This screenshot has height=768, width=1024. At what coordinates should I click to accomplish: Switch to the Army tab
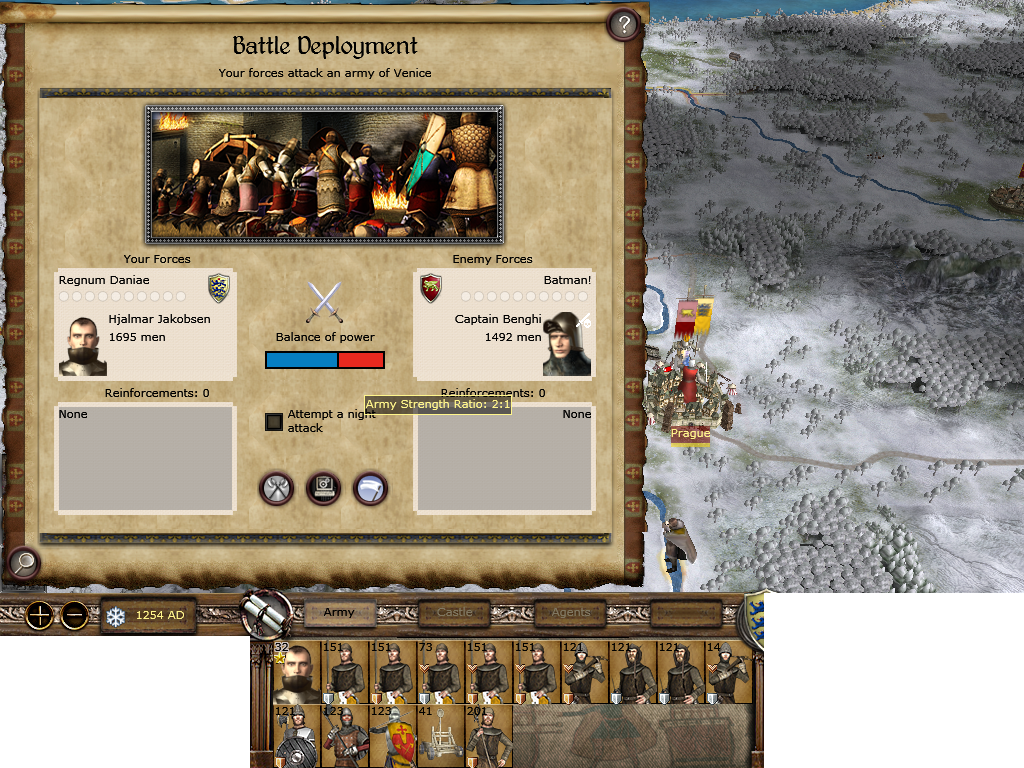339,612
